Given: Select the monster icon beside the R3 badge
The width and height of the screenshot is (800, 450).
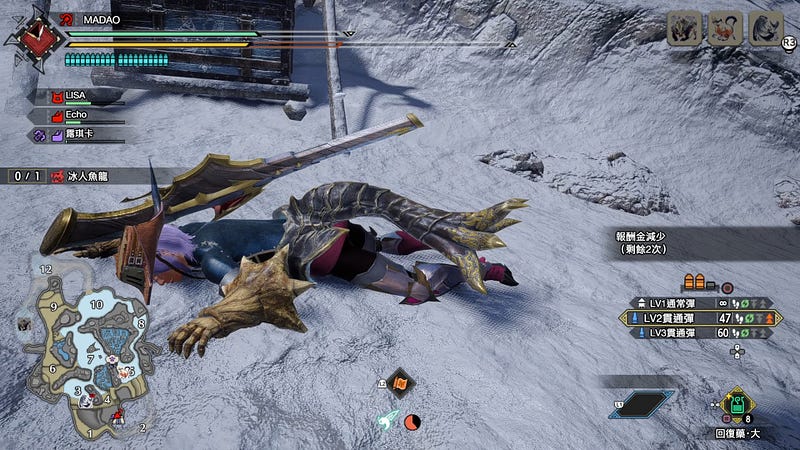Looking at the screenshot, I should pyautogui.click(x=764, y=28).
